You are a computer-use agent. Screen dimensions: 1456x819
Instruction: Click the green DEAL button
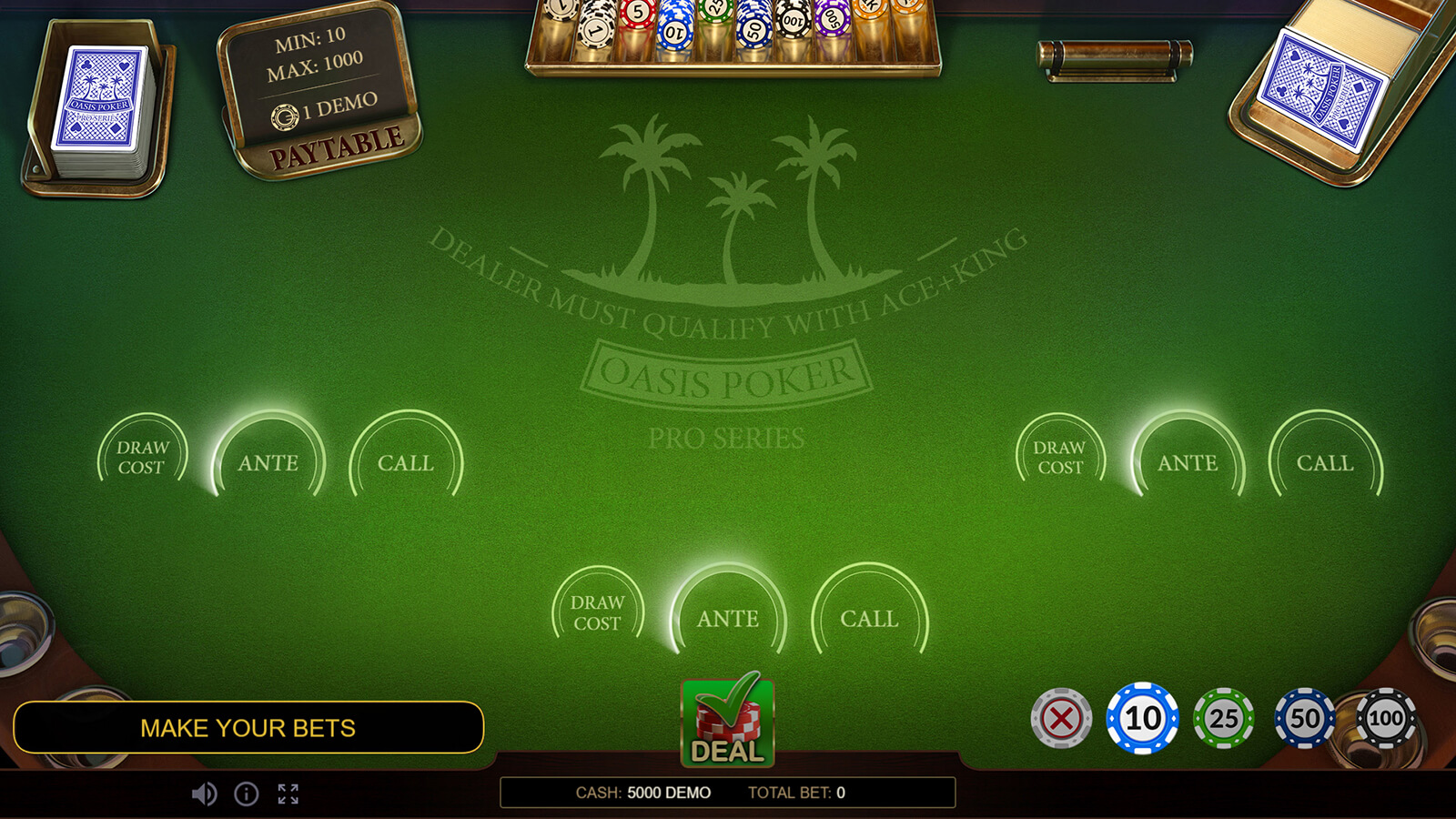point(727,723)
